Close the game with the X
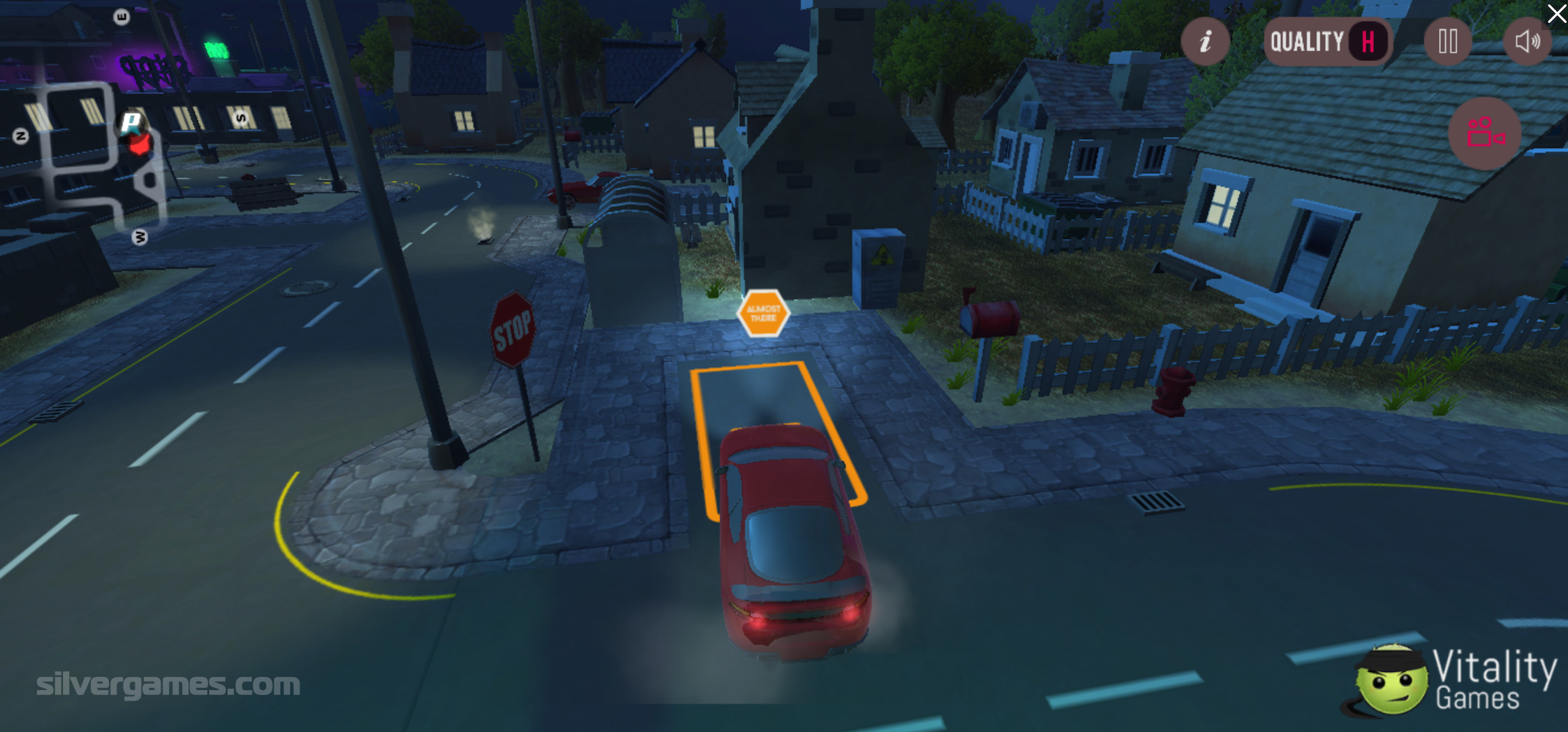Image resolution: width=1568 pixels, height=732 pixels. click(x=1556, y=13)
